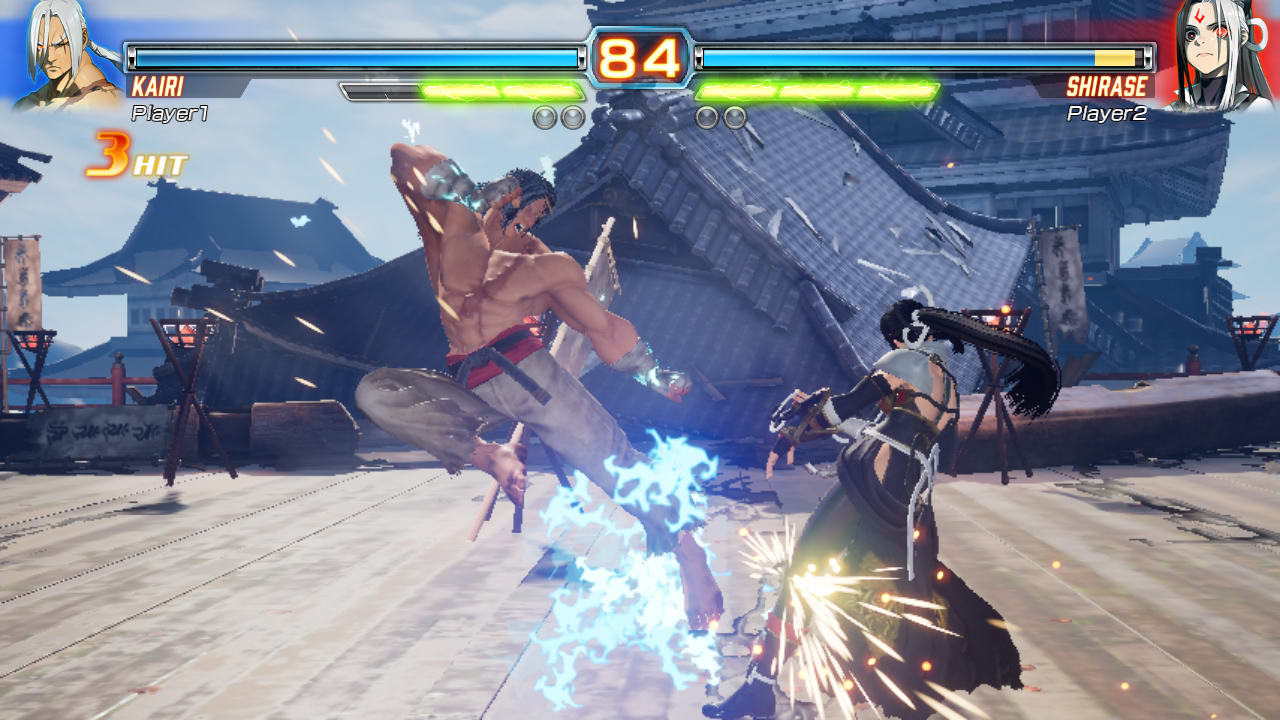The height and width of the screenshot is (720, 1280).
Task: Select the first green super gauge segment on left
Action: 460,89
